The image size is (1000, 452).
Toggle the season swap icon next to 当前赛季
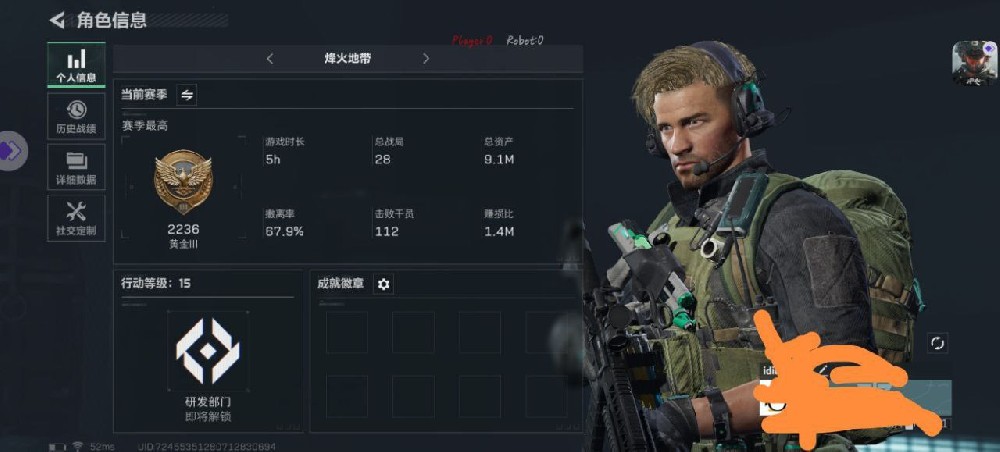pyautogui.click(x=187, y=94)
